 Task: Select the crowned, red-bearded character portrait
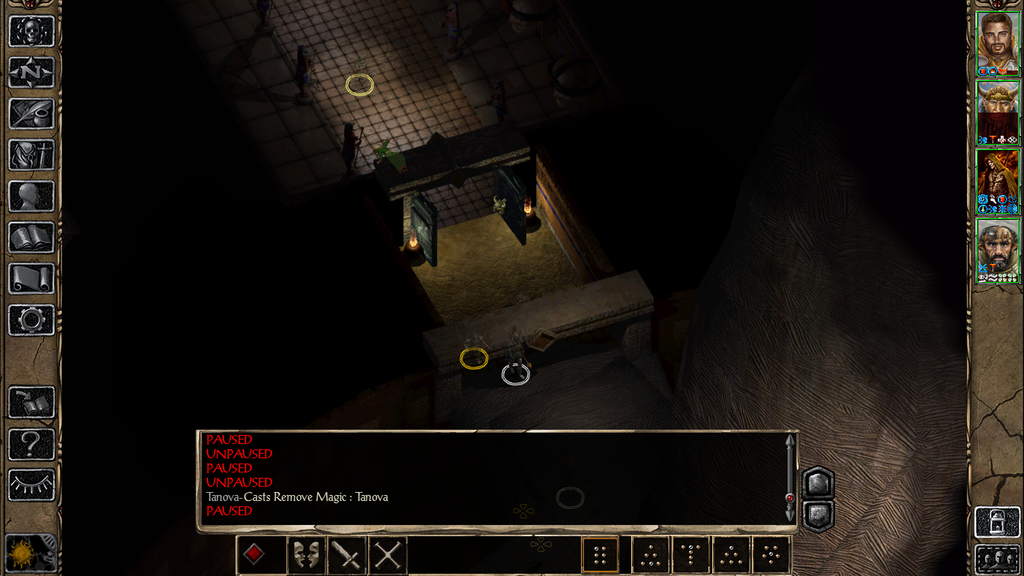click(997, 112)
